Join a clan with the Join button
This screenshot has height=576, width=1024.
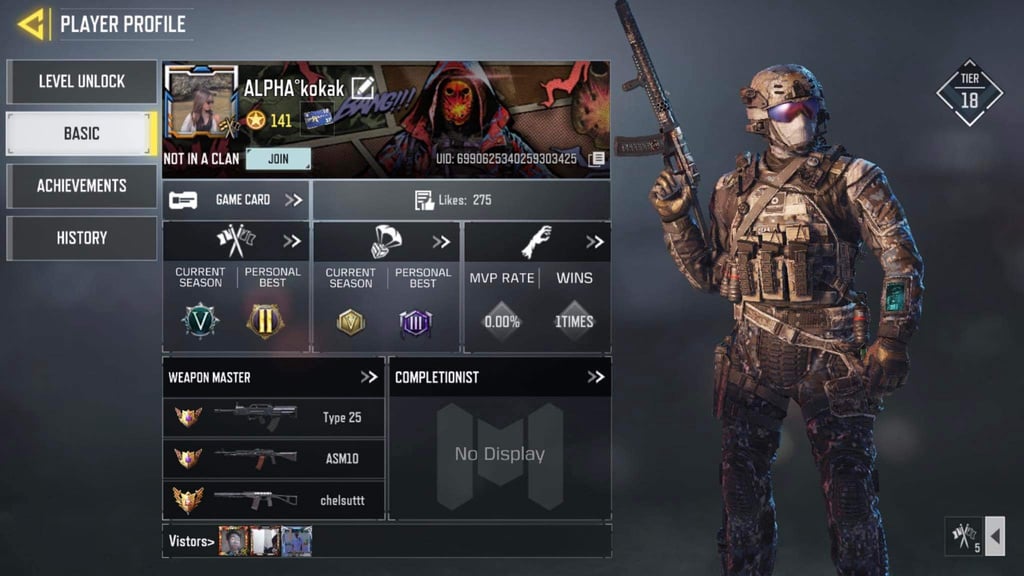(x=278, y=159)
